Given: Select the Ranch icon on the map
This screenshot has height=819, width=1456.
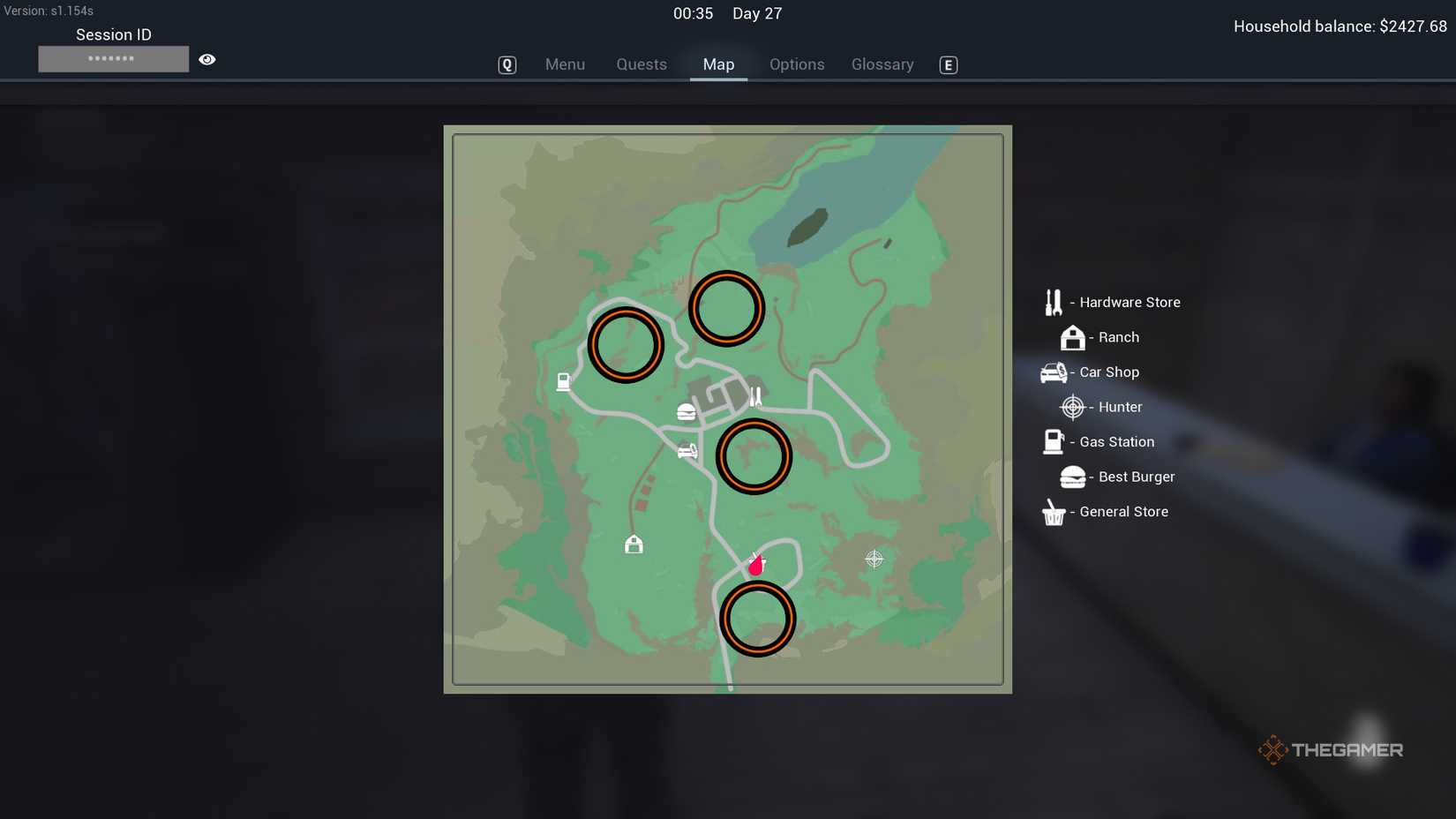Looking at the screenshot, I should (634, 545).
